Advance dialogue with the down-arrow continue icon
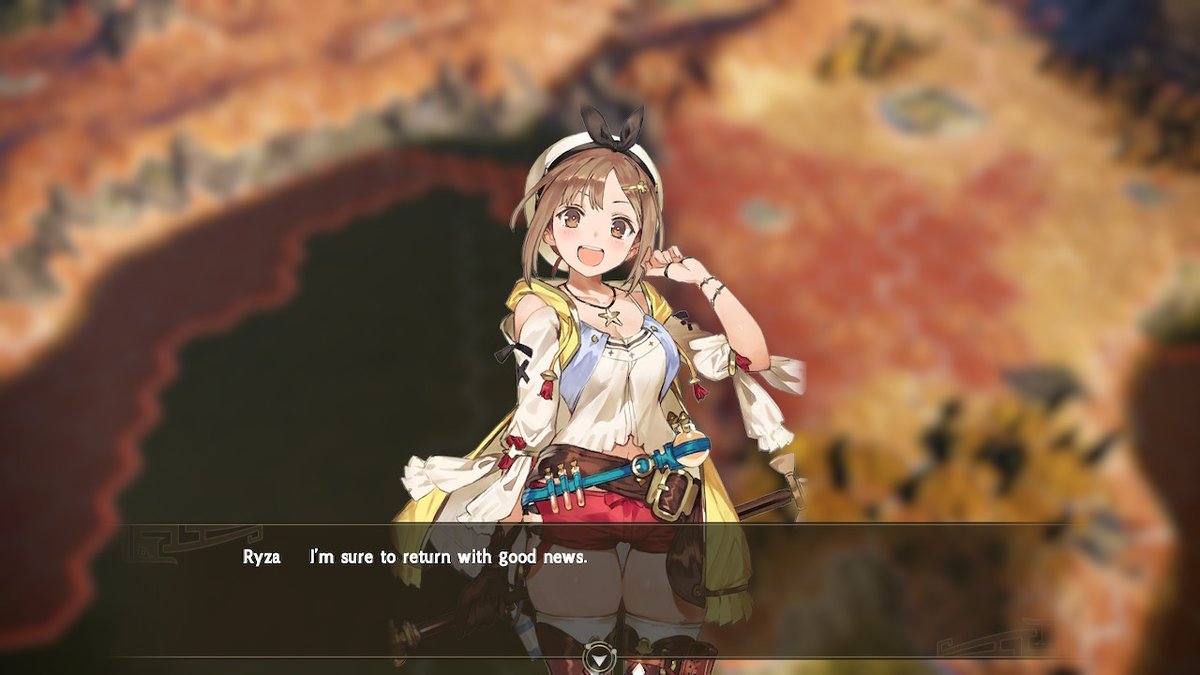 tap(598, 657)
